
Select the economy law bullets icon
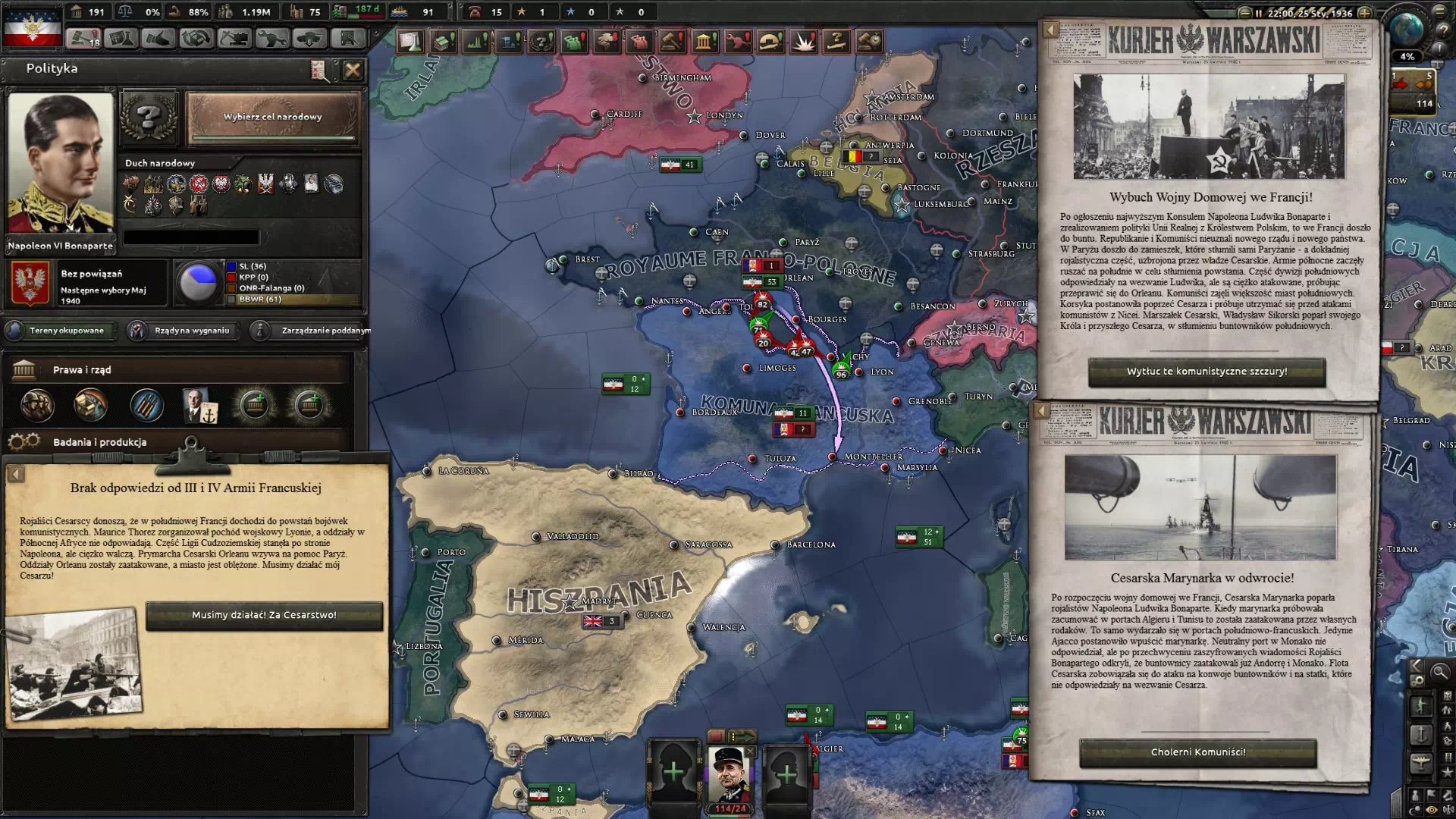click(146, 406)
